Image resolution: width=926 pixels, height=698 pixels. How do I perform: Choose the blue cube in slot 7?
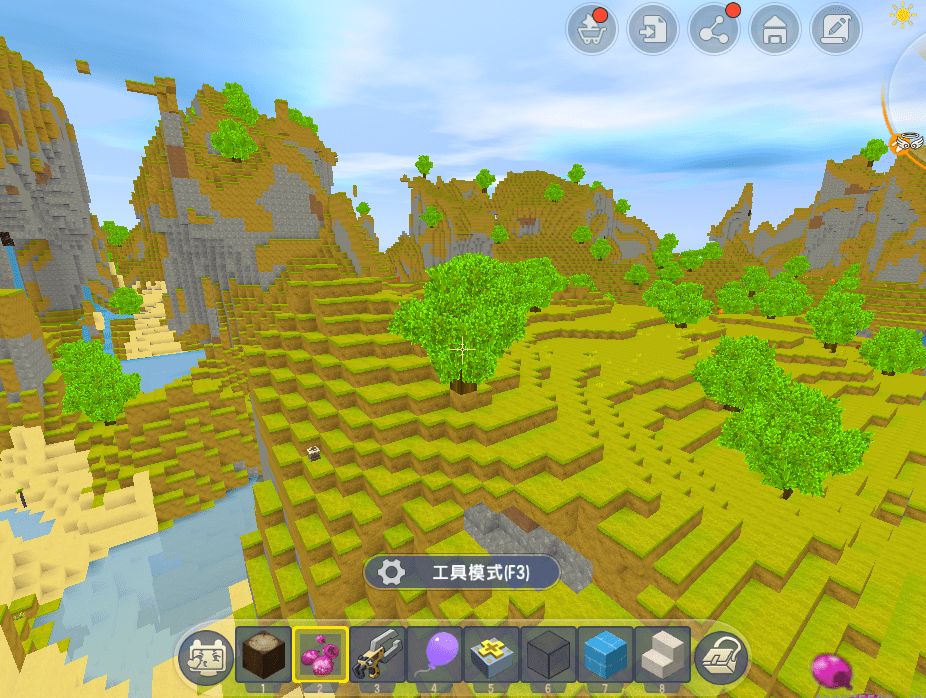(606, 655)
